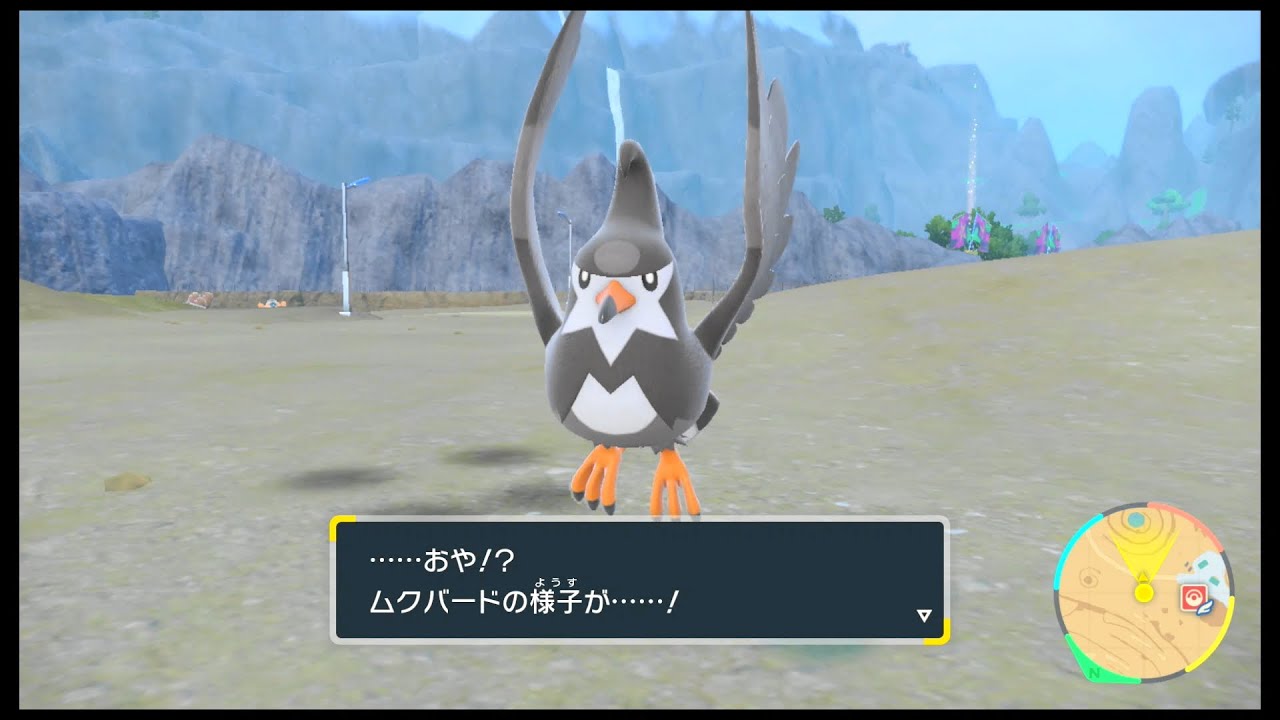
Task: Select the wing badge beside the Pokémon Center icon
Action: coord(1204,609)
